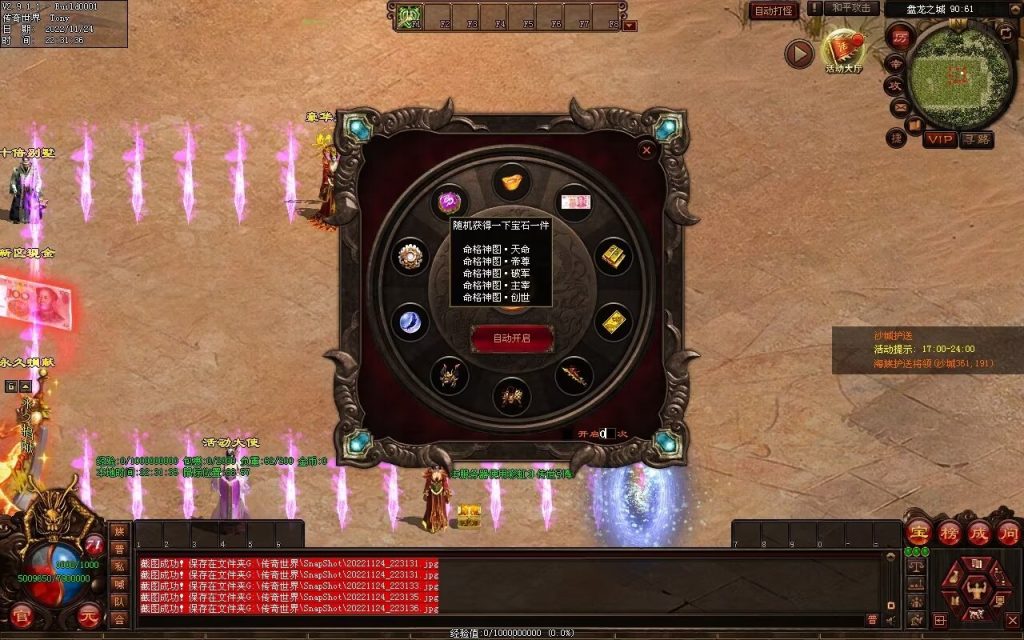Select the purple gem prize on the wheel
Viewport: 1024px width, 640px height.
(449, 201)
